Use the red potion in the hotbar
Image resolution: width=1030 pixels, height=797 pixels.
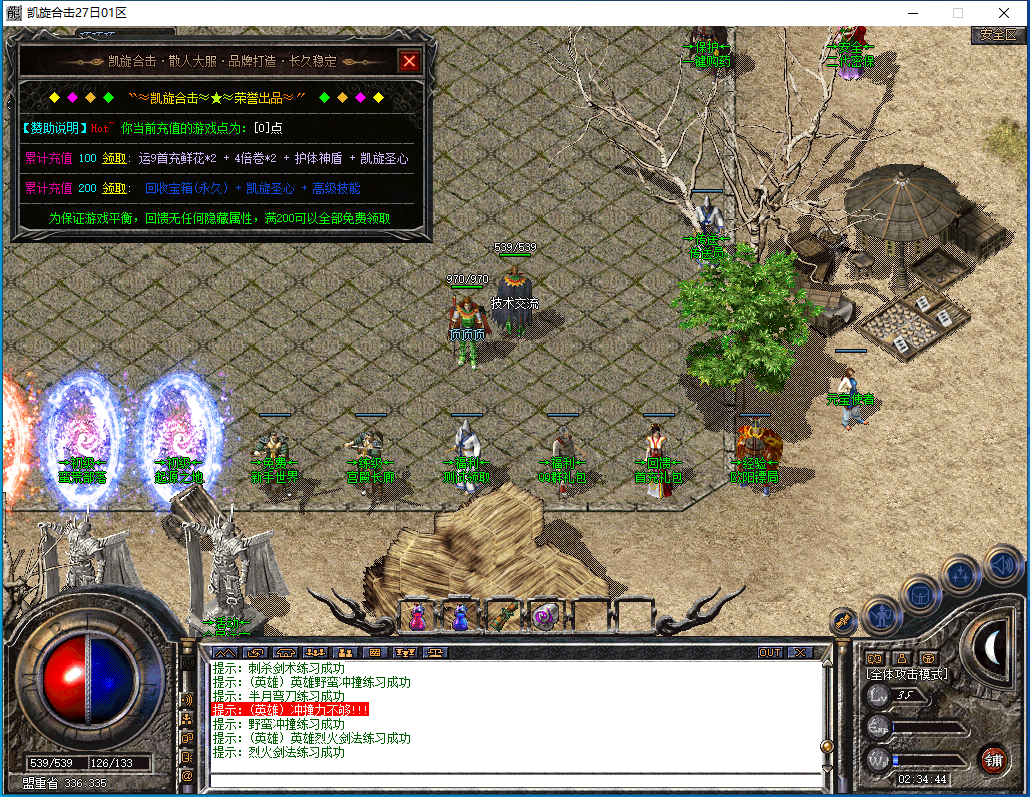(x=416, y=616)
